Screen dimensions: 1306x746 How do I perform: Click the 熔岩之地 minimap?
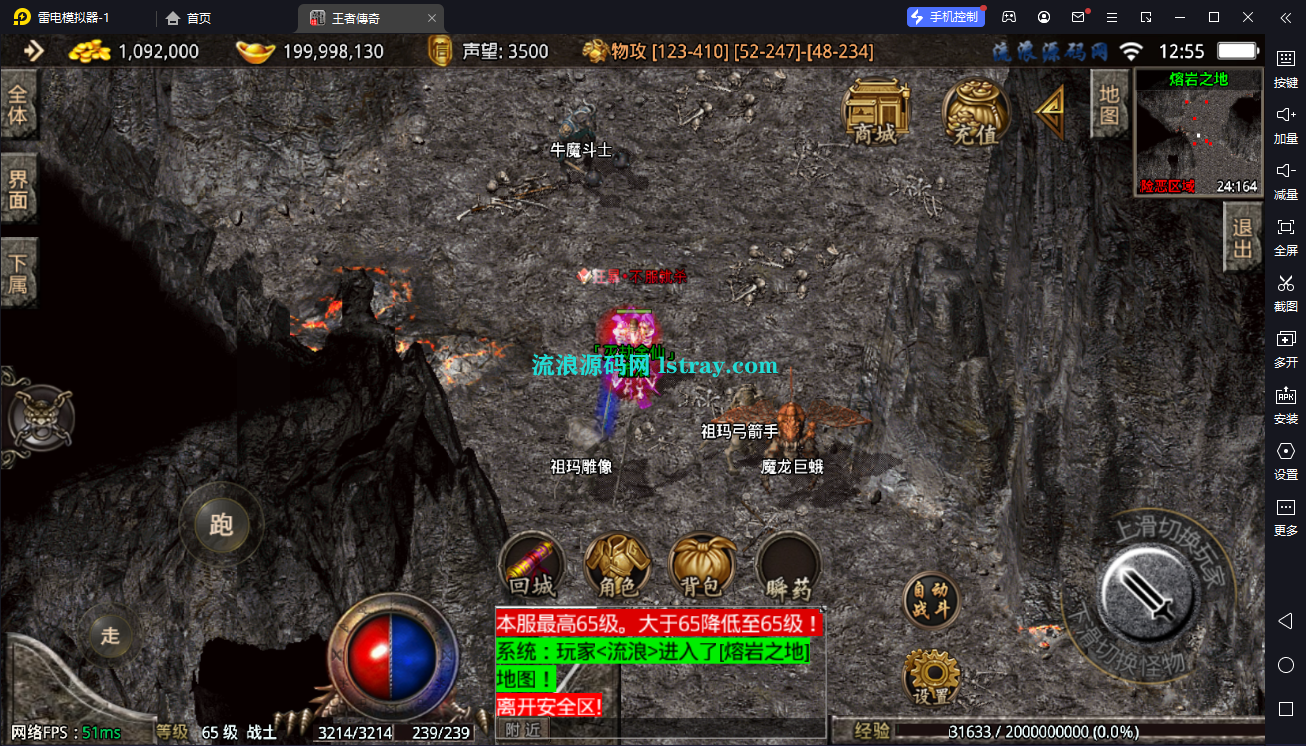pos(1197,133)
